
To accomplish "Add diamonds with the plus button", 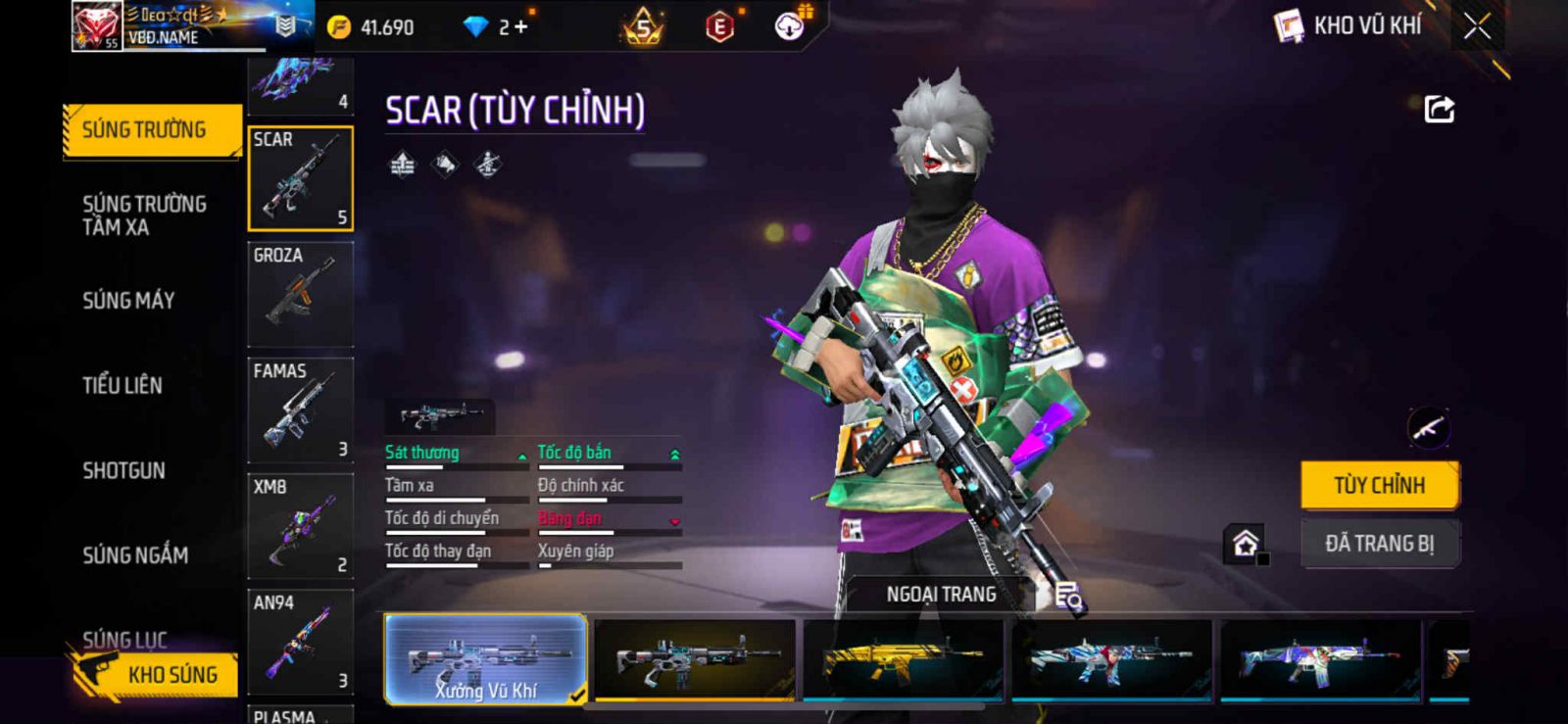I will pos(520,27).
